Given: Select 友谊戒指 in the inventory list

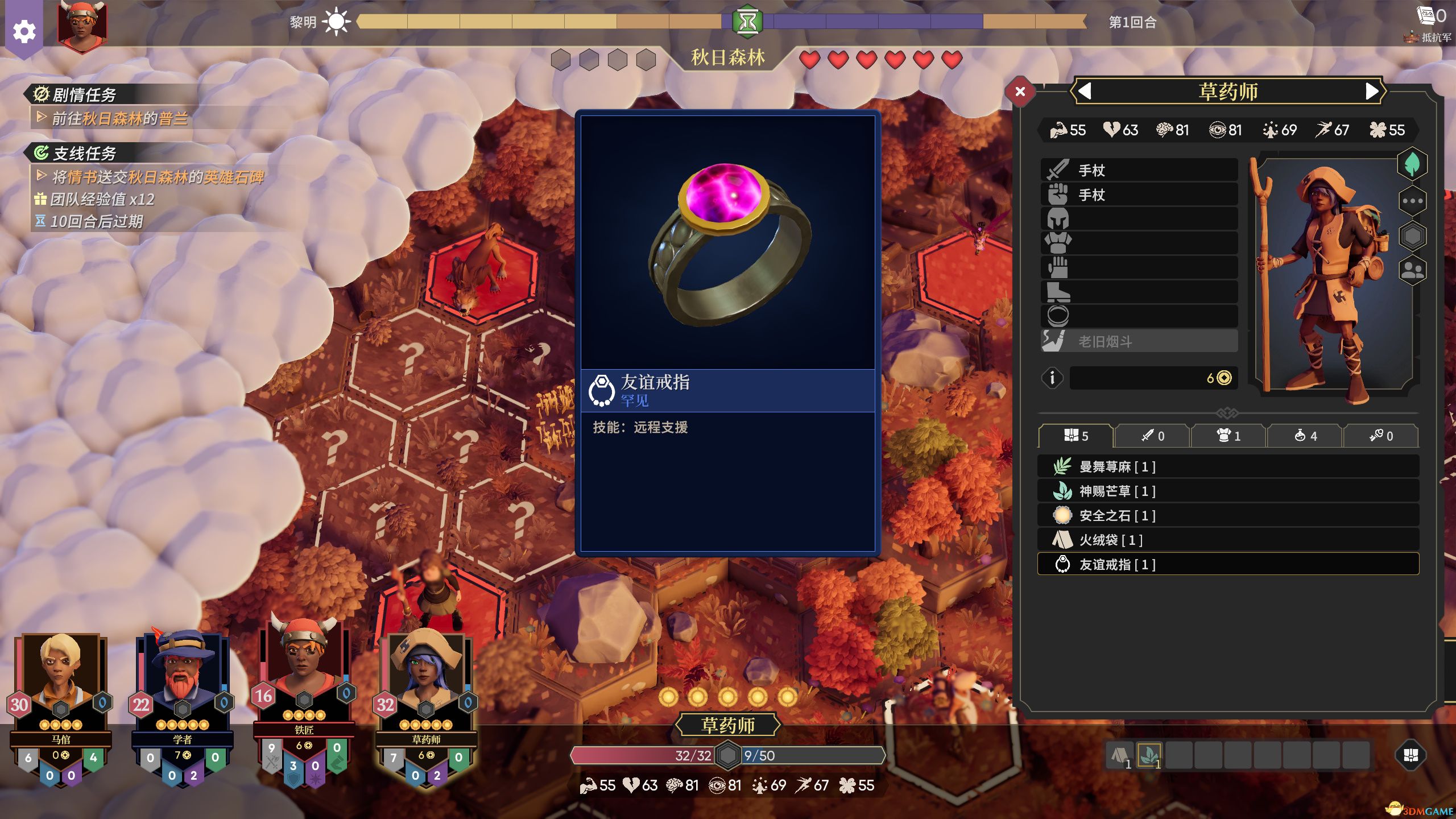Looking at the screenshot, I should coord(1228,565).
